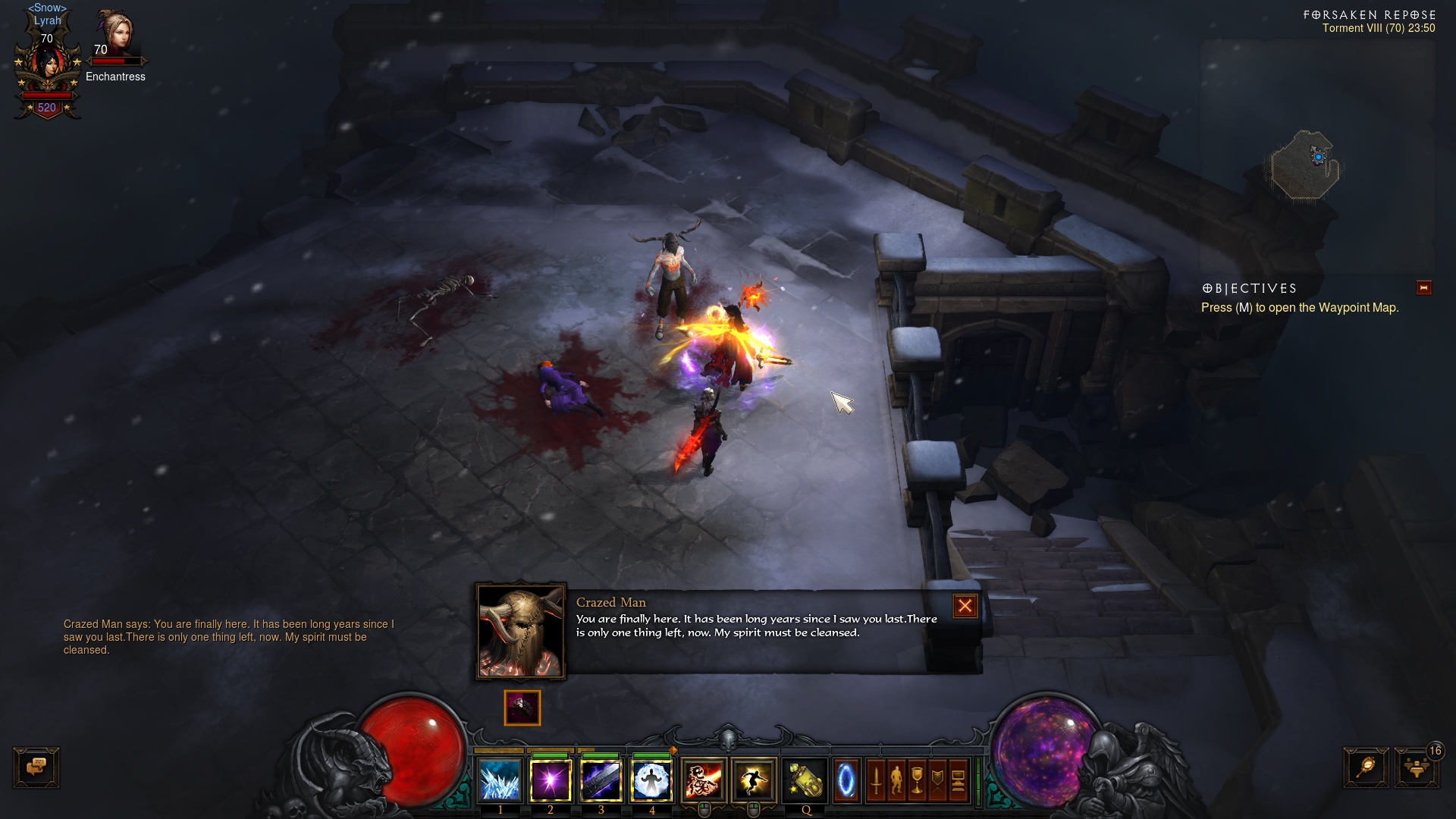Screen dimensions: 1456x819
Task: Open achievements with the chalice button
Action: pos(917,780)
